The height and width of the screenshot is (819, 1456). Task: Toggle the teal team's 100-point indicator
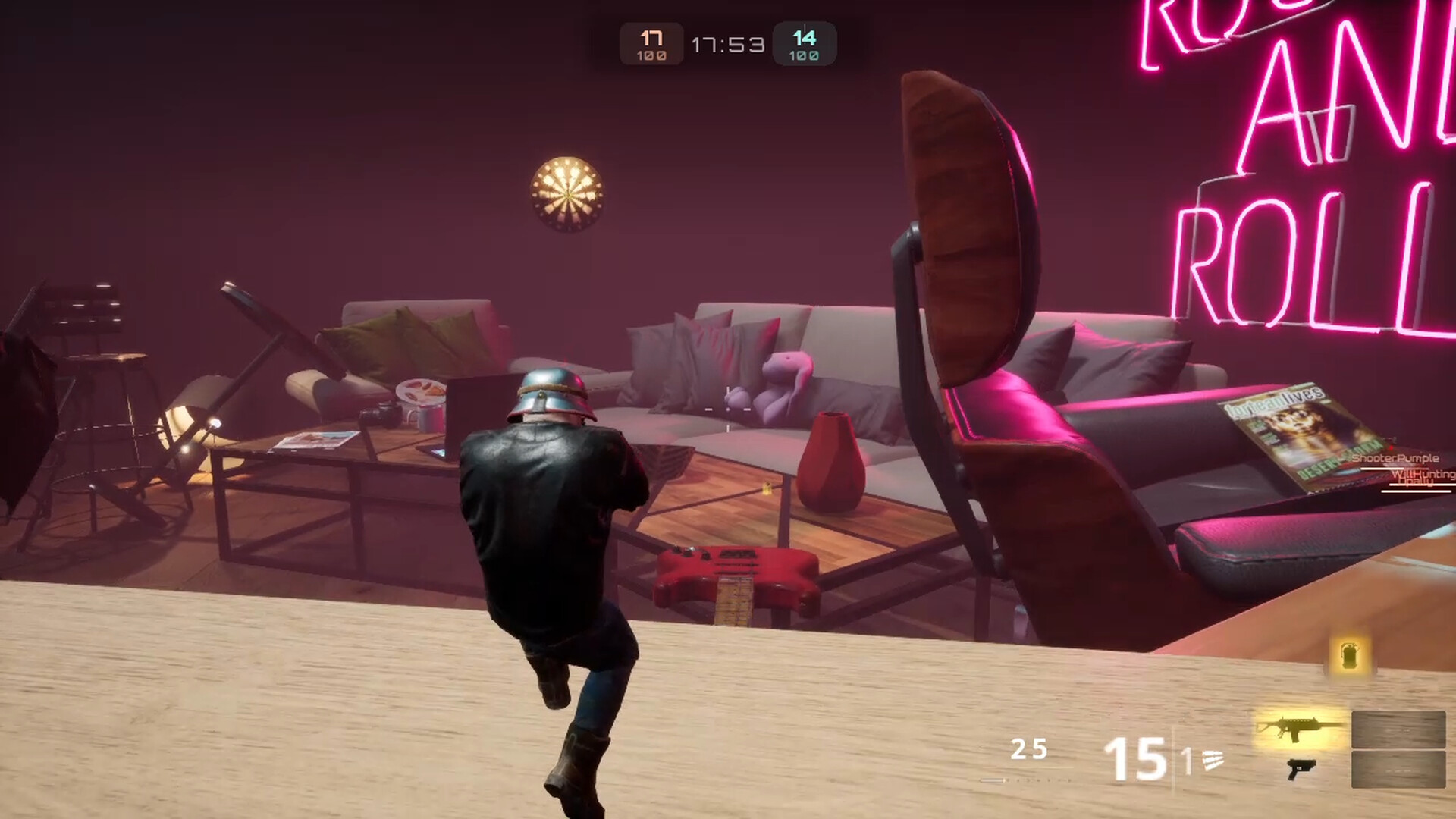tap(804, 55)
